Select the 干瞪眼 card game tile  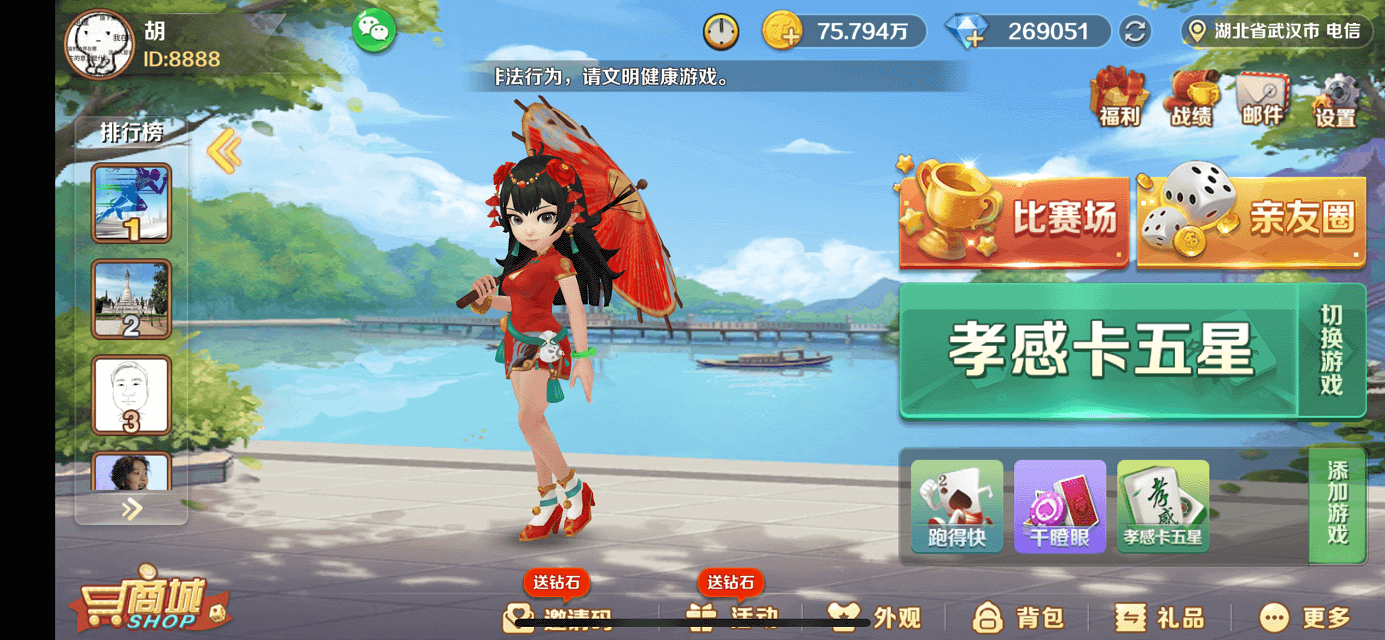(x=1060, y=506)
